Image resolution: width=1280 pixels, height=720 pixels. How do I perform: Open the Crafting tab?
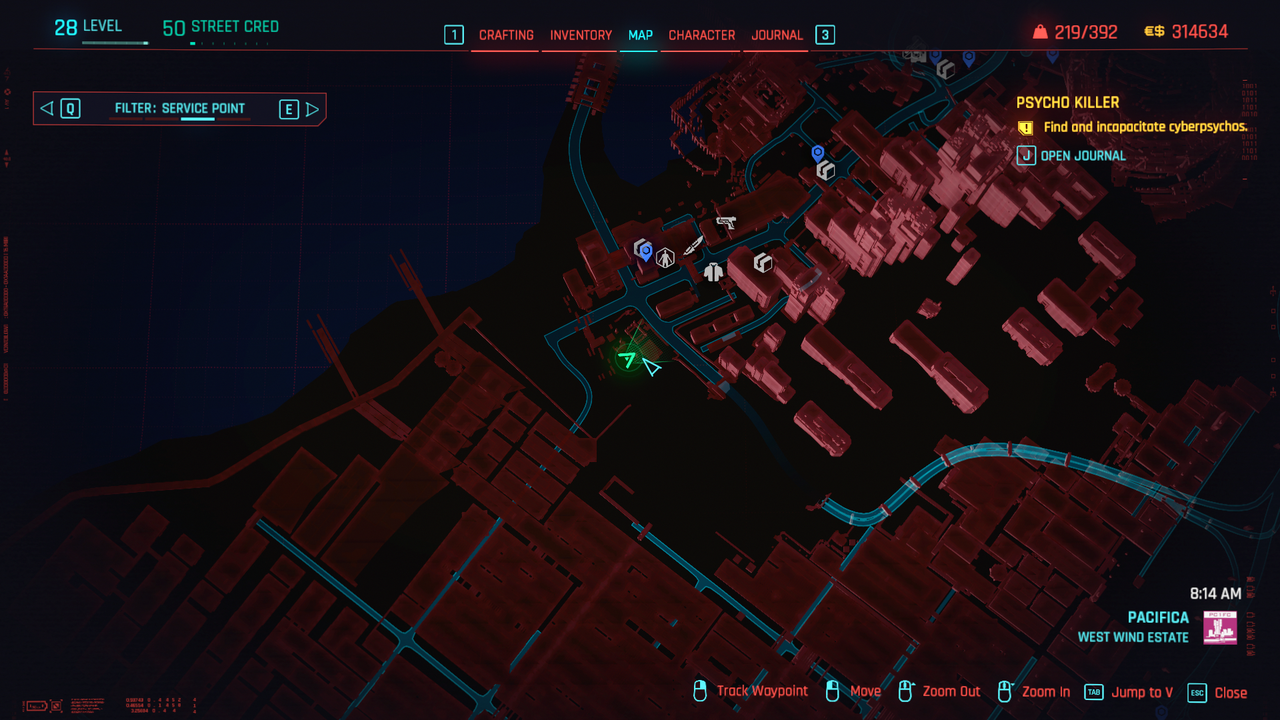click(506, 35)
